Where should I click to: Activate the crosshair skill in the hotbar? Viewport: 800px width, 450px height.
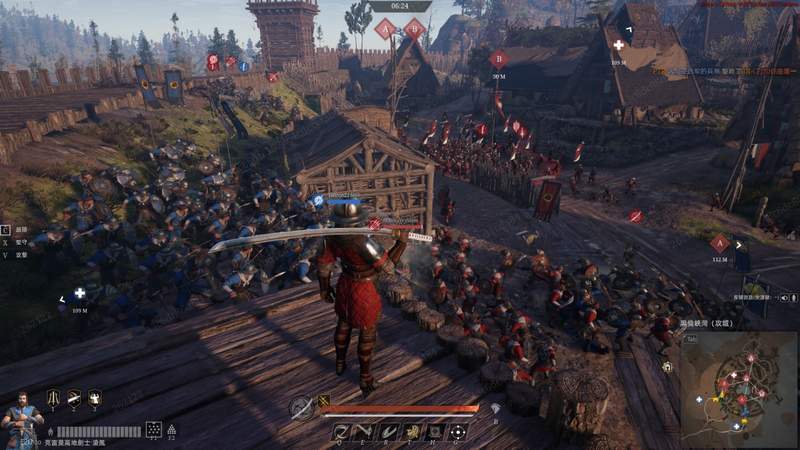click(458, 432)
